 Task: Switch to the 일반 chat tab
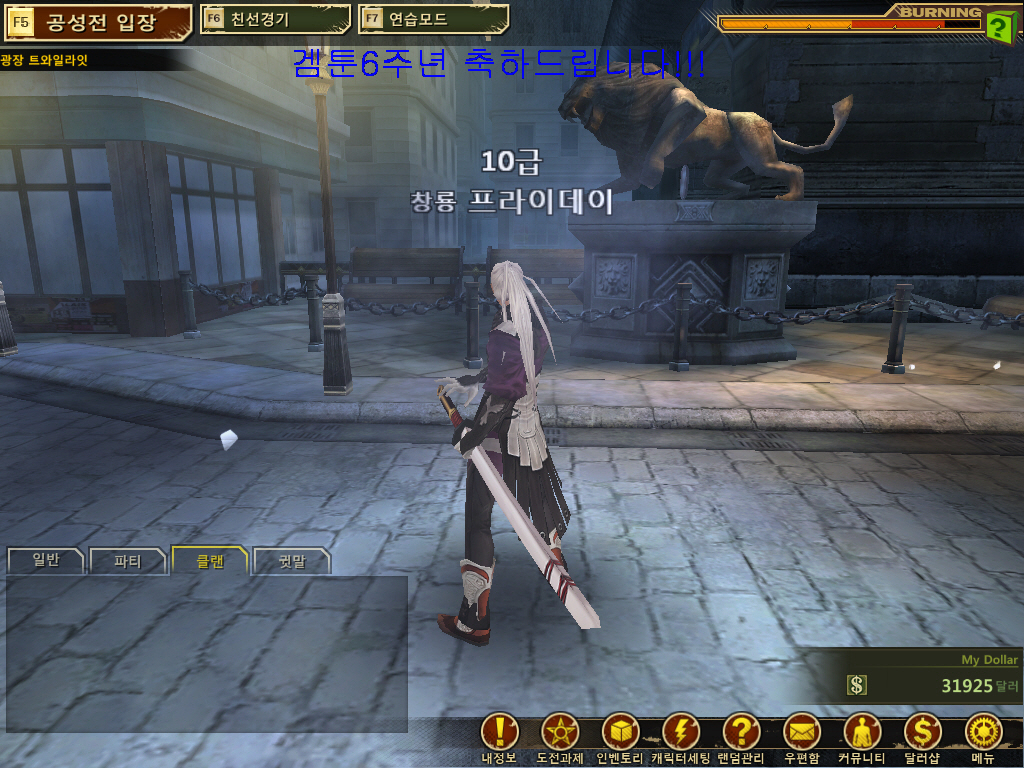(46, 560)
